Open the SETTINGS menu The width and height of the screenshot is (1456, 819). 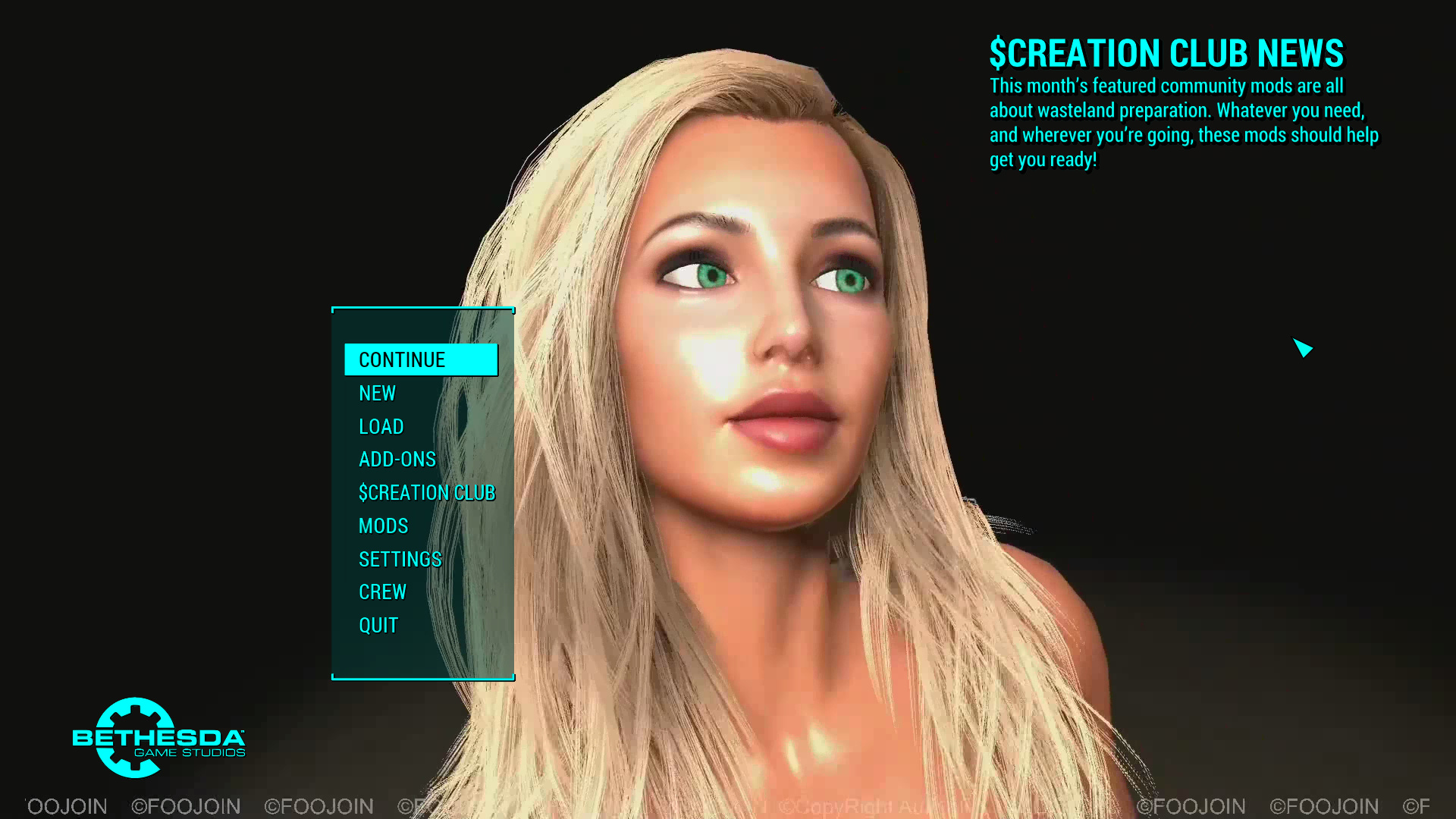click(400, 559)
